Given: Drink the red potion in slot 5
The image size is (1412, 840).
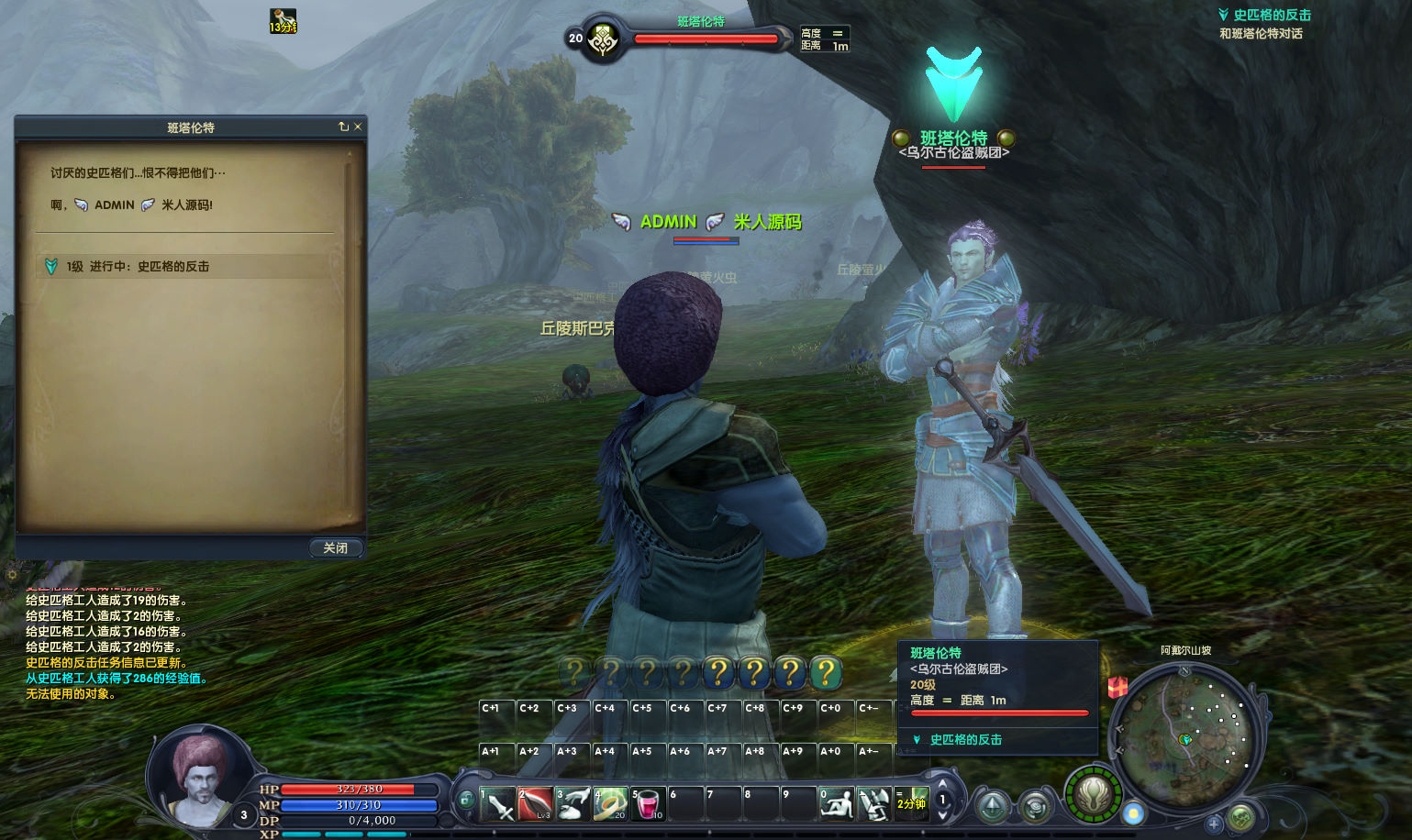Looking at the screenshot, I should pos(648,804).
